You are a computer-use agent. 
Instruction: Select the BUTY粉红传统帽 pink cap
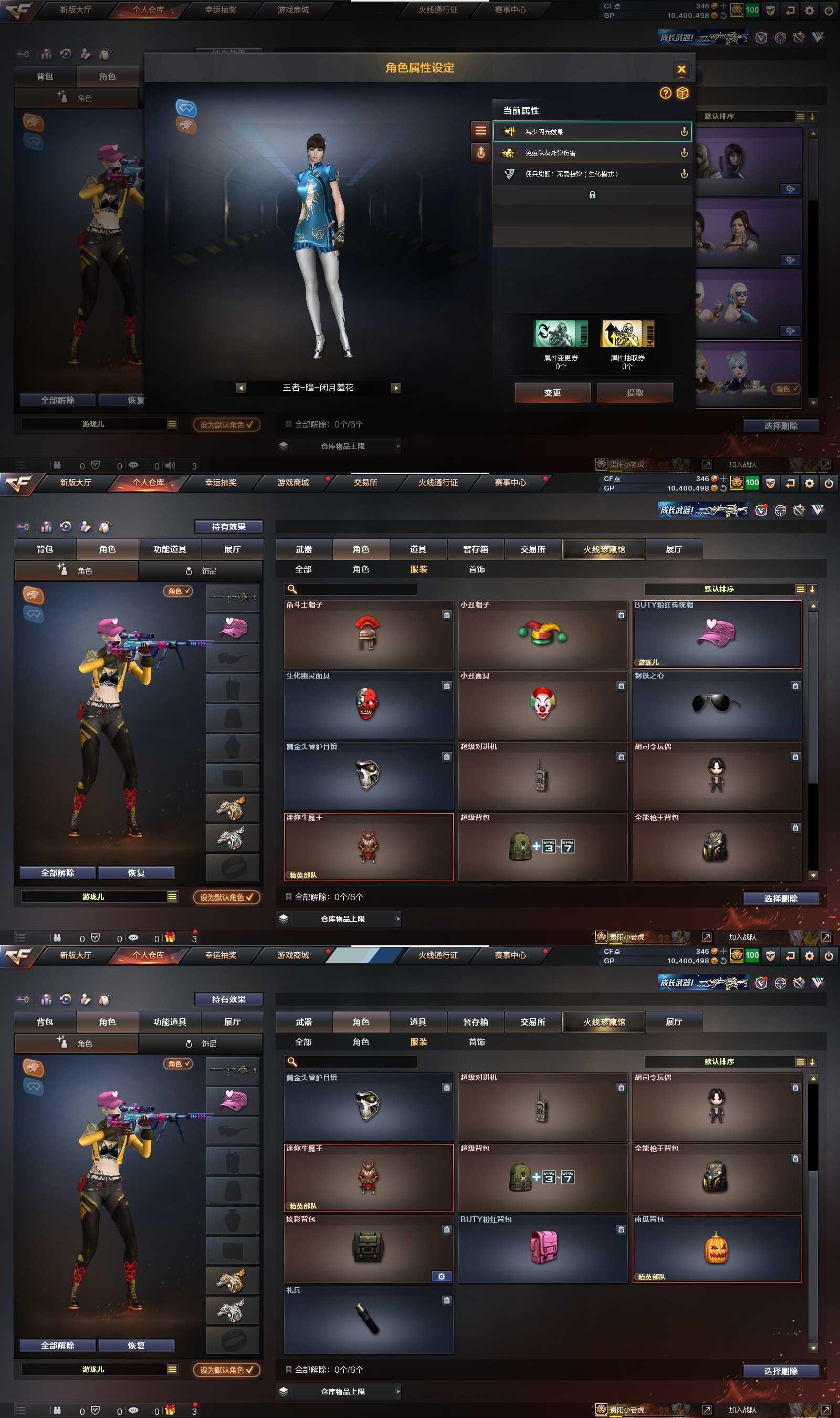click(717, 634)
